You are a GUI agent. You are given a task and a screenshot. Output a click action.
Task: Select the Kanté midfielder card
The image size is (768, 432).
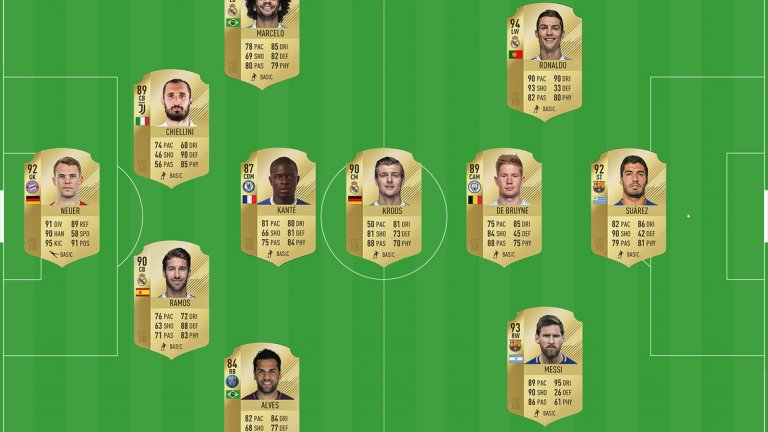point(278,207)
